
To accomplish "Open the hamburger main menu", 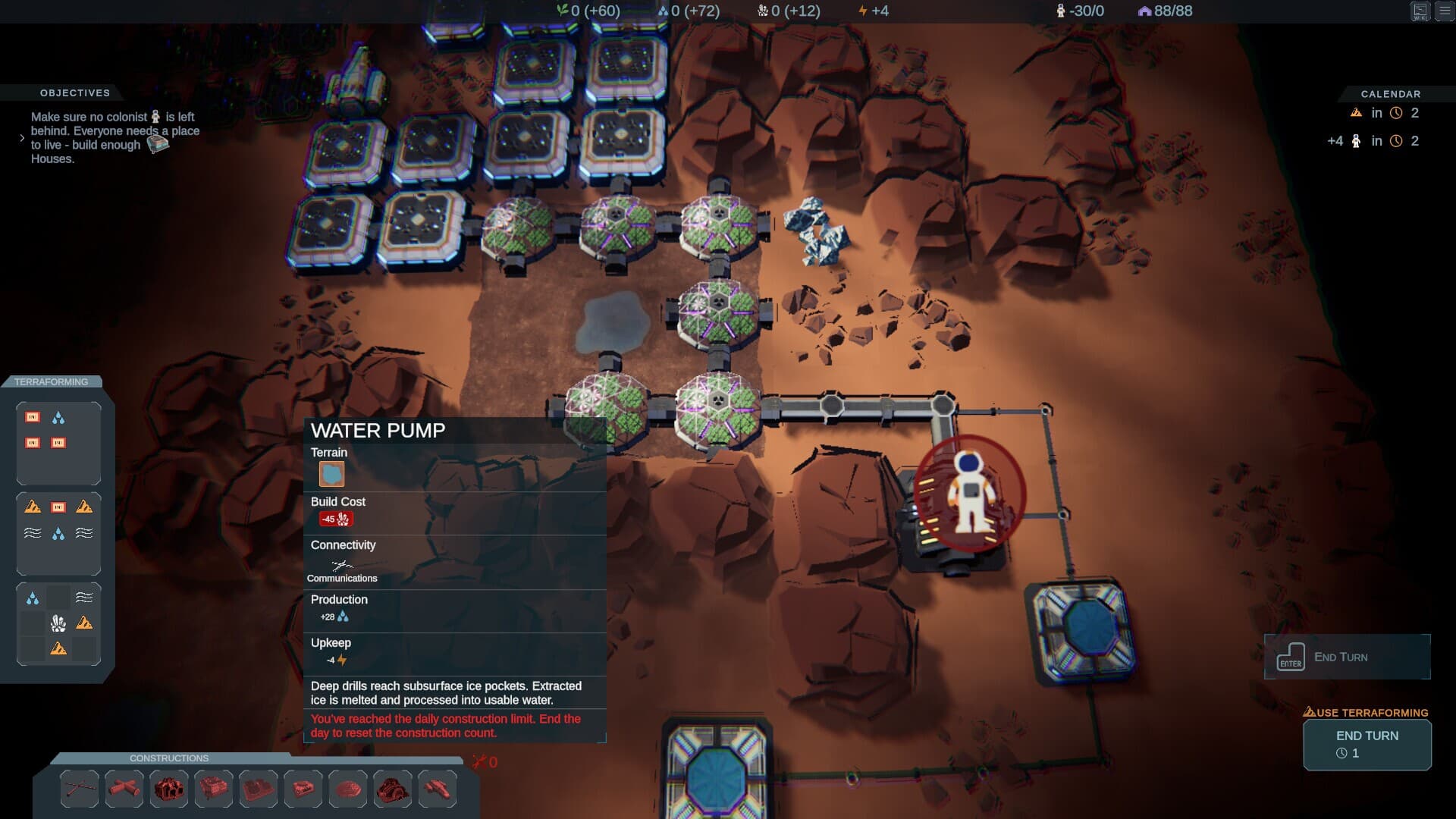I will click(1445, 11).
